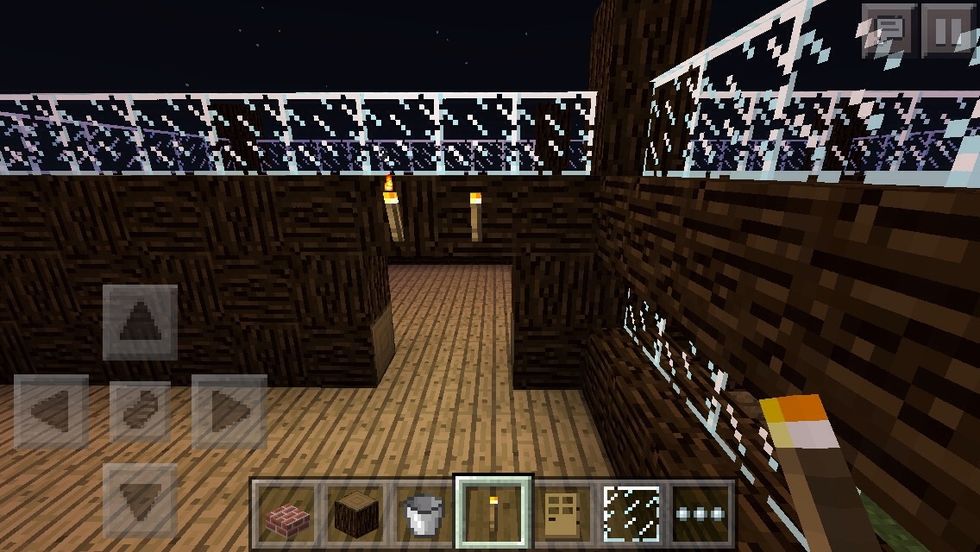Tap the D-pad down arrow
Image resolution: width=980 pixels, height=552 pixels.
(140, 498)
